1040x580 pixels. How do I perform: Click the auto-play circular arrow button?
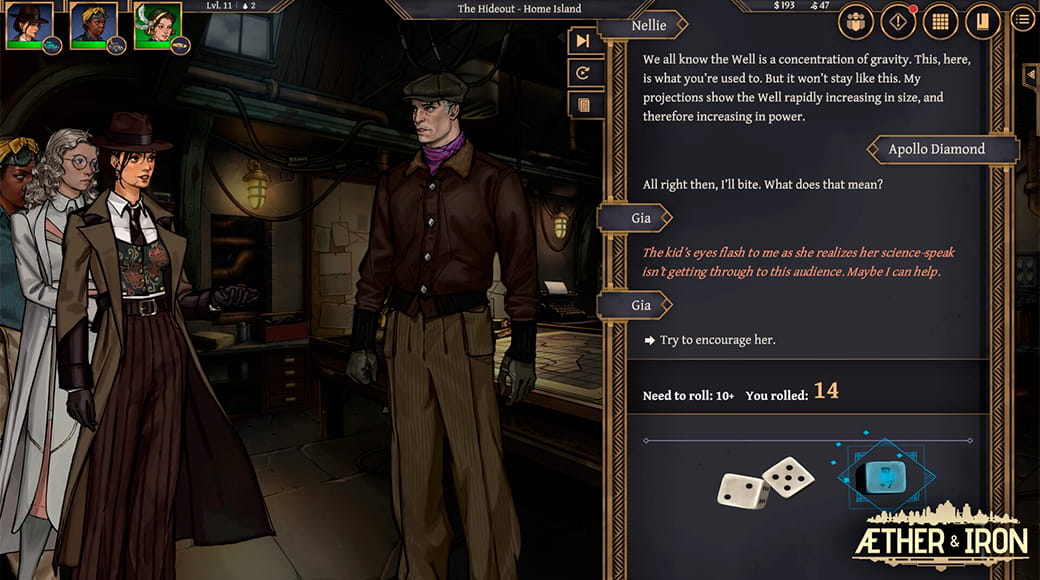click(x=584, y=72)
